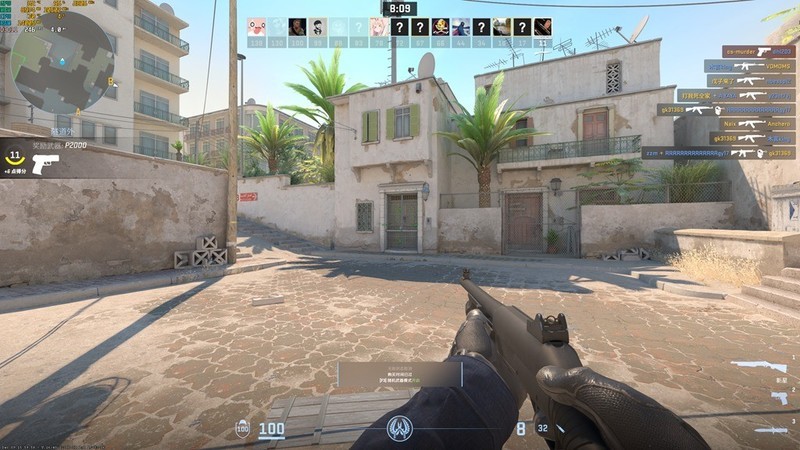Click the Counter-Terrorist team emblem

point(400,430)
